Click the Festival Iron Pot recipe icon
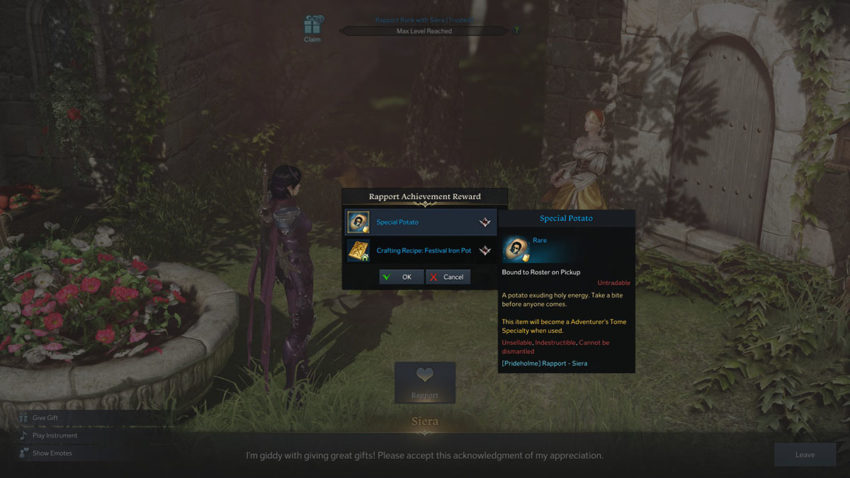Image resolution: width=850 pixels, height=478 pixels. click(357, 250)
